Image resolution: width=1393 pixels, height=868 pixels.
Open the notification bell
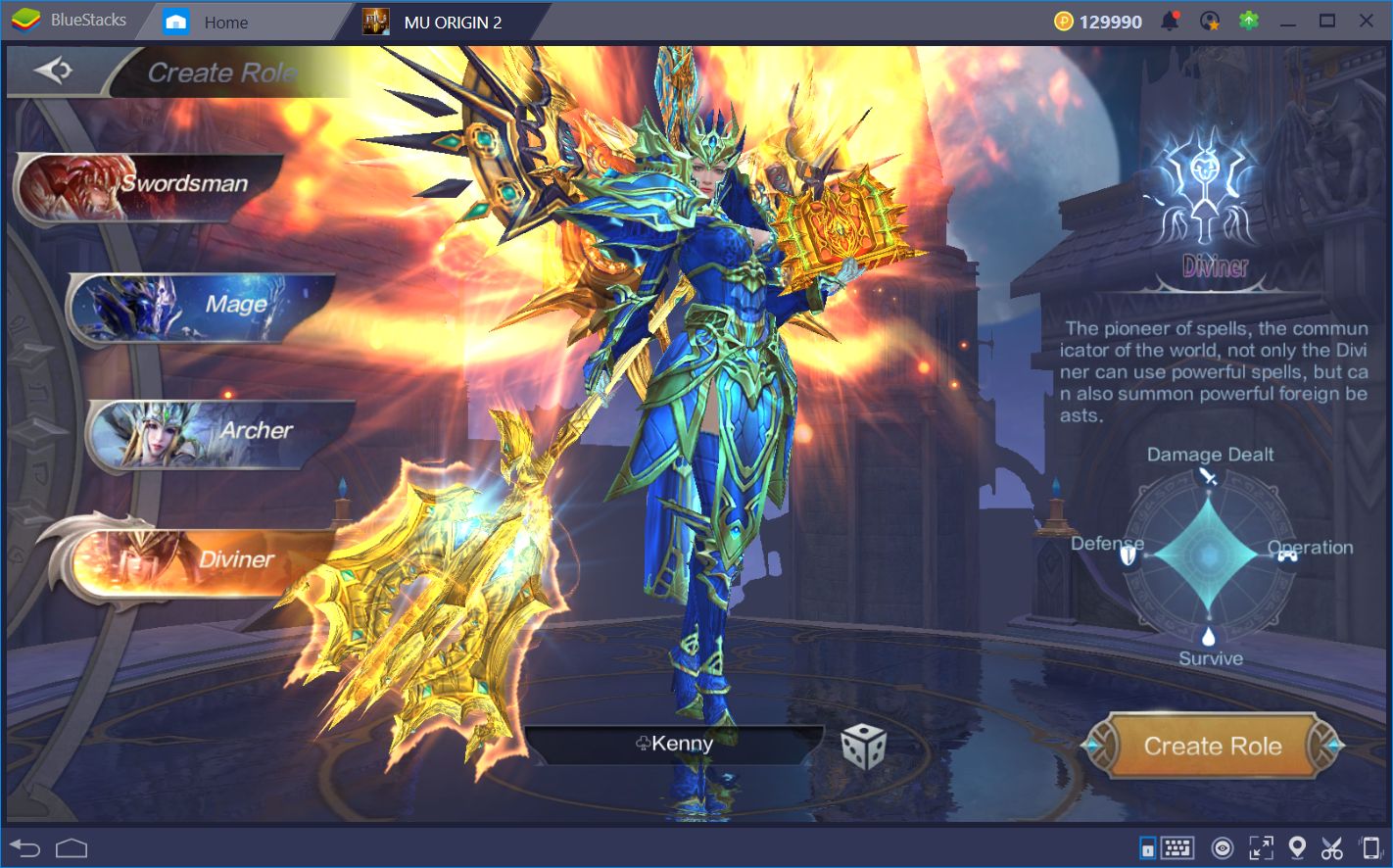[1172, 20]
